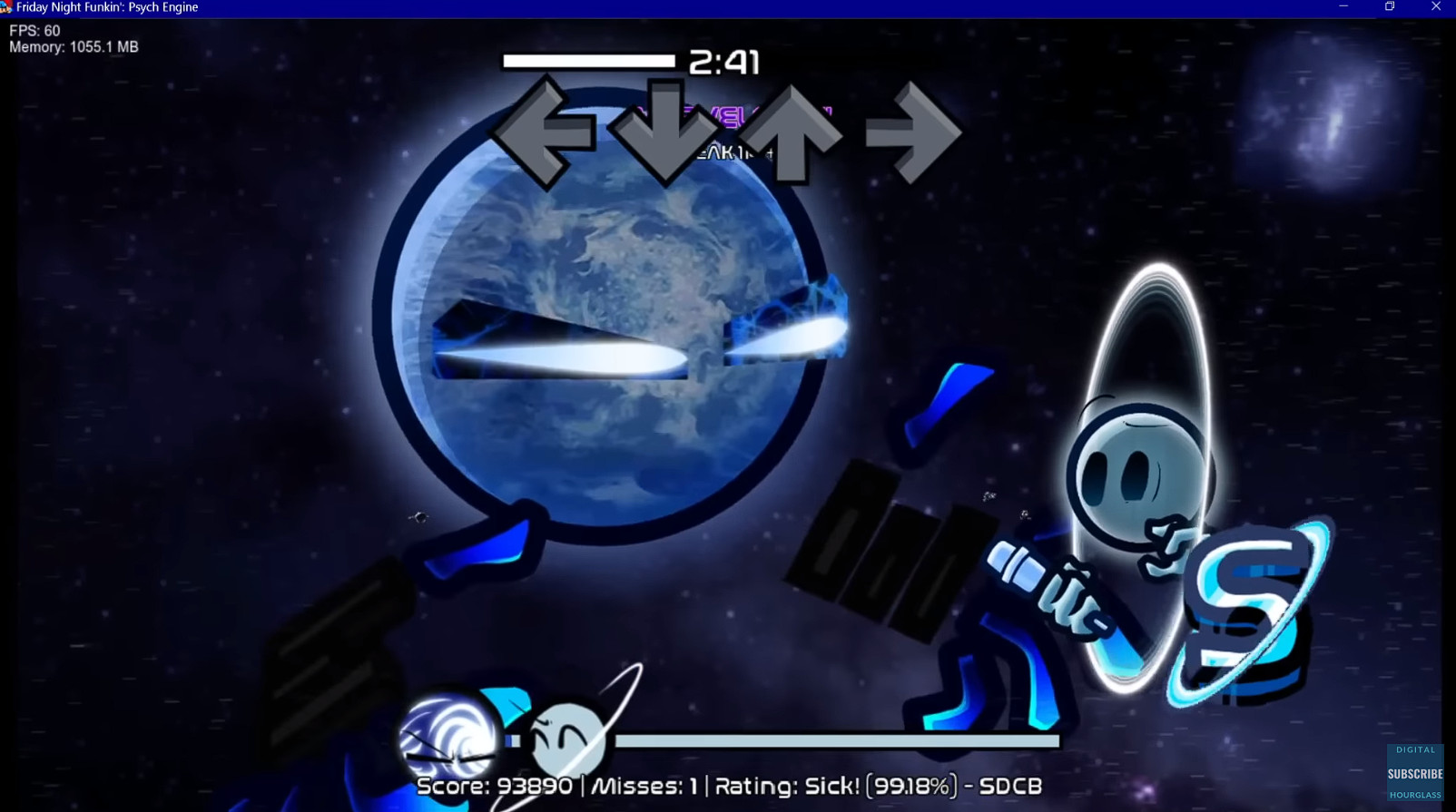1456x812 pixels.
Task: Click the Friday Night Funkin' title bar icon
Action: 7,7
